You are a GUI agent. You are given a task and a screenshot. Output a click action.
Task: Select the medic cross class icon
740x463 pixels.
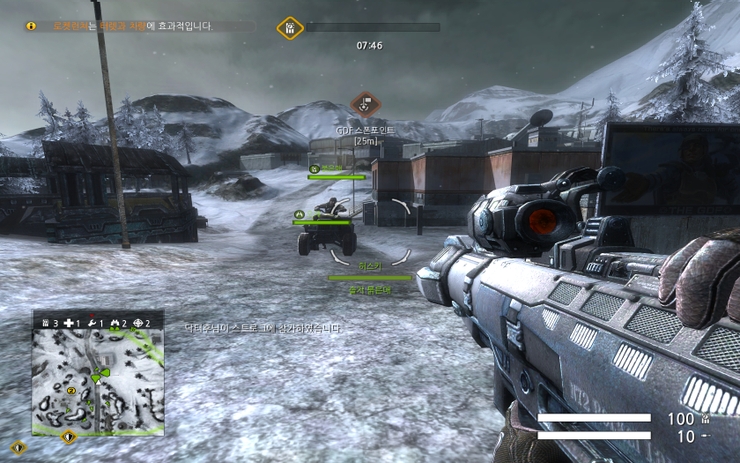[x=68, y=323]
